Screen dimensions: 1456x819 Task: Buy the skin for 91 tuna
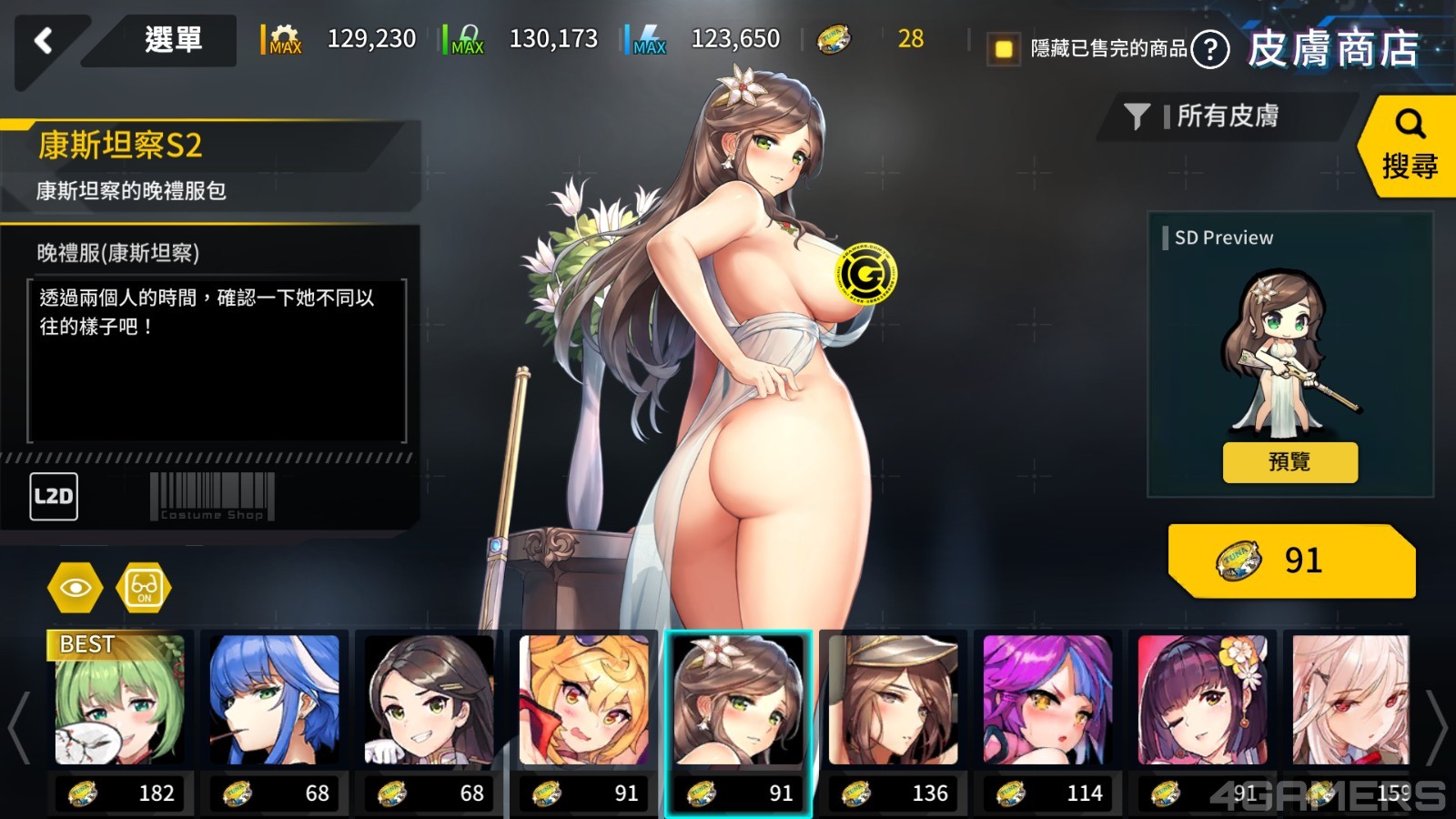[1292, 561]
